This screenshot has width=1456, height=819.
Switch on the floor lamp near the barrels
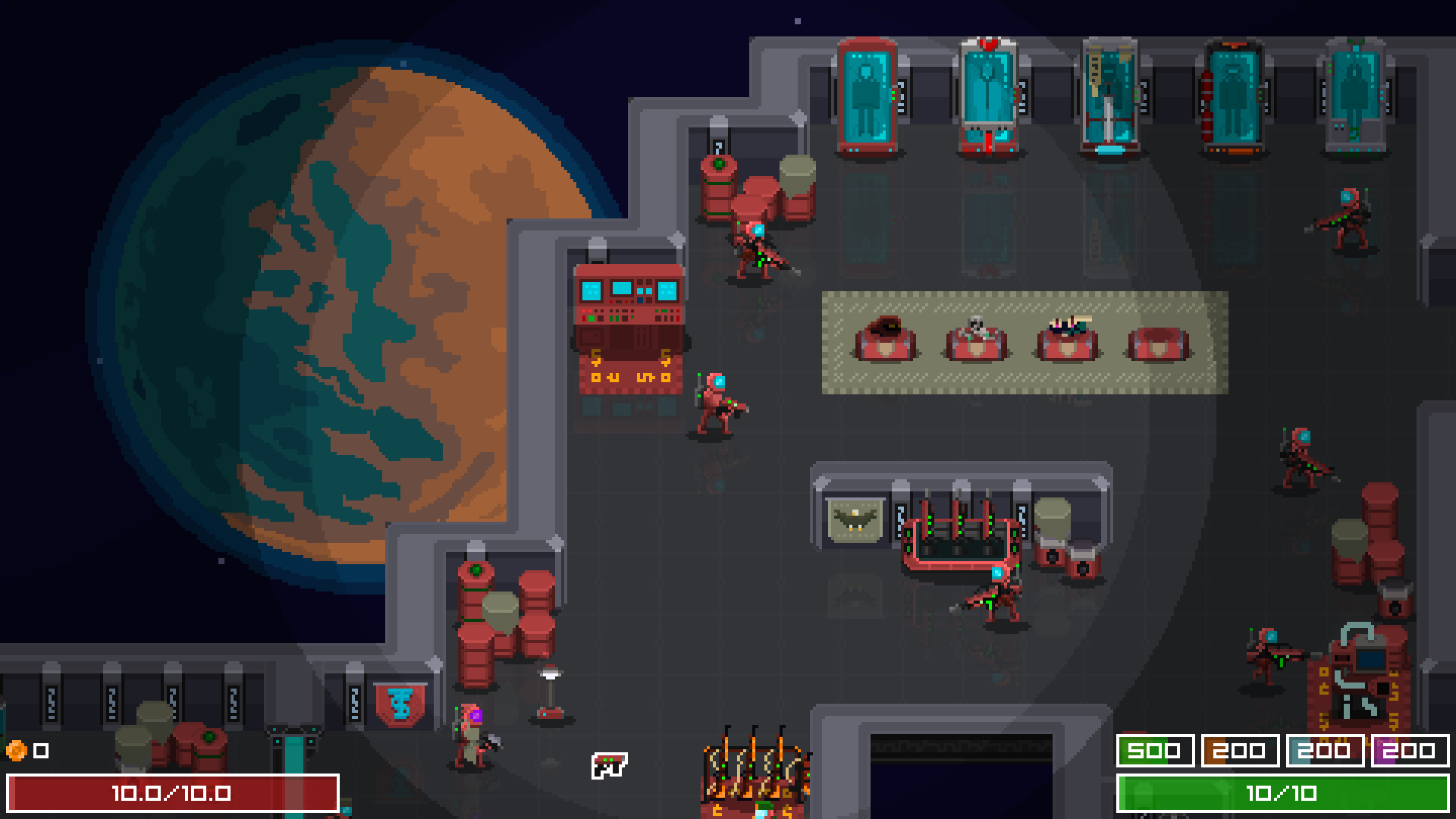(551, 690)
